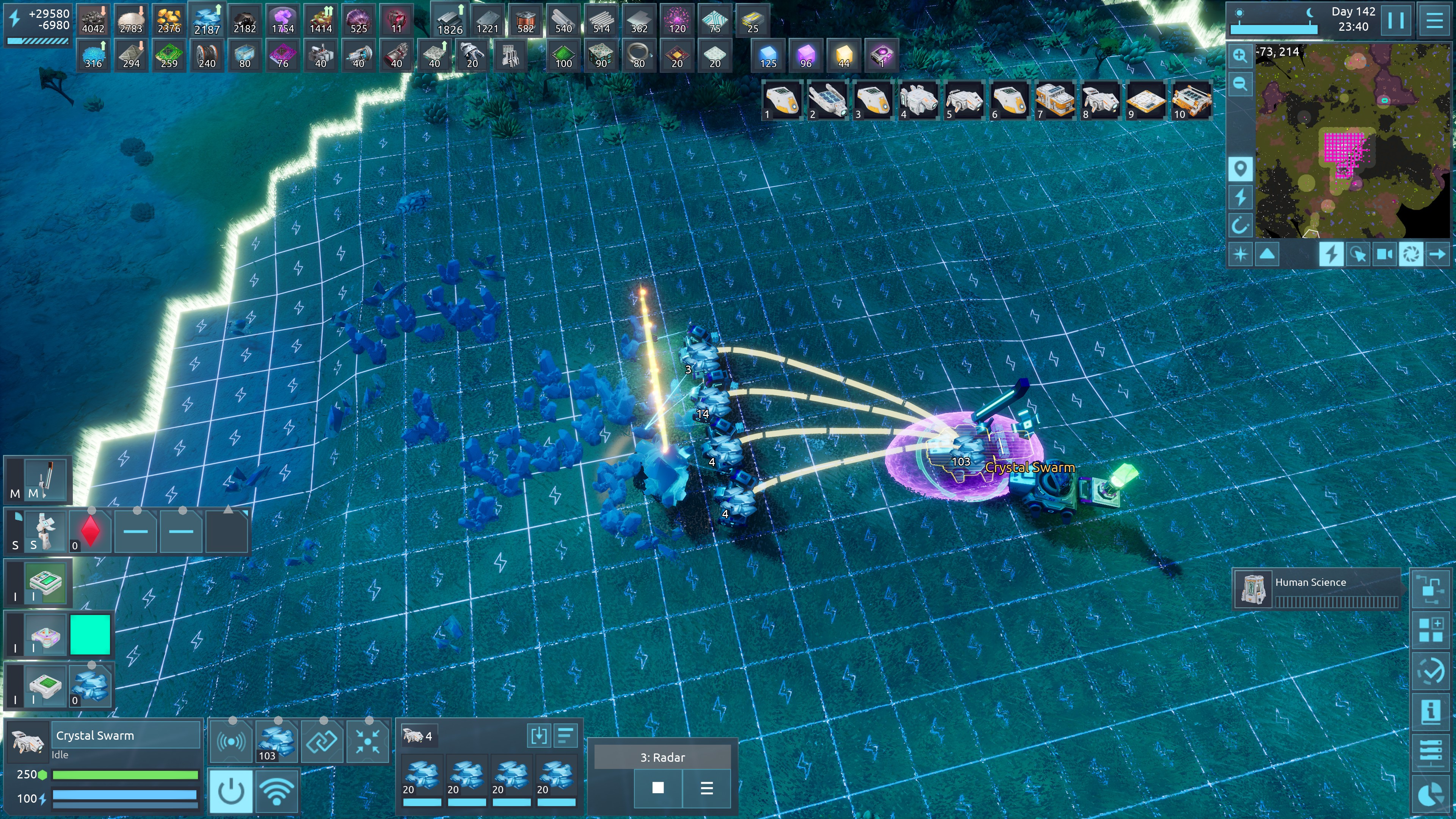Activate the camera icon below the minimap
Image resolution: width=1456 pixels, height=819 pixels.
[1384, 254]
